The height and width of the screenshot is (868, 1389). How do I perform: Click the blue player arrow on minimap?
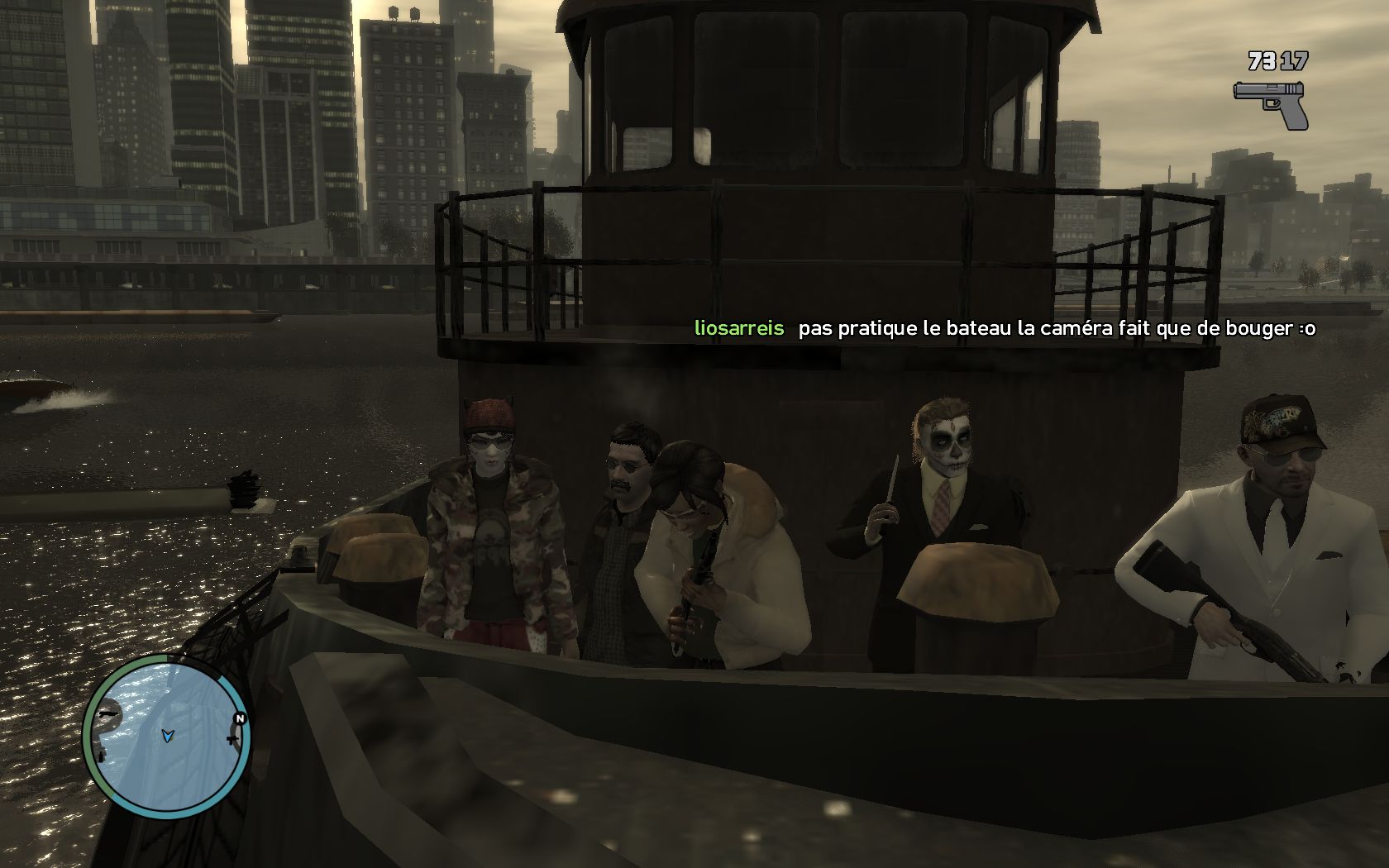168,734
